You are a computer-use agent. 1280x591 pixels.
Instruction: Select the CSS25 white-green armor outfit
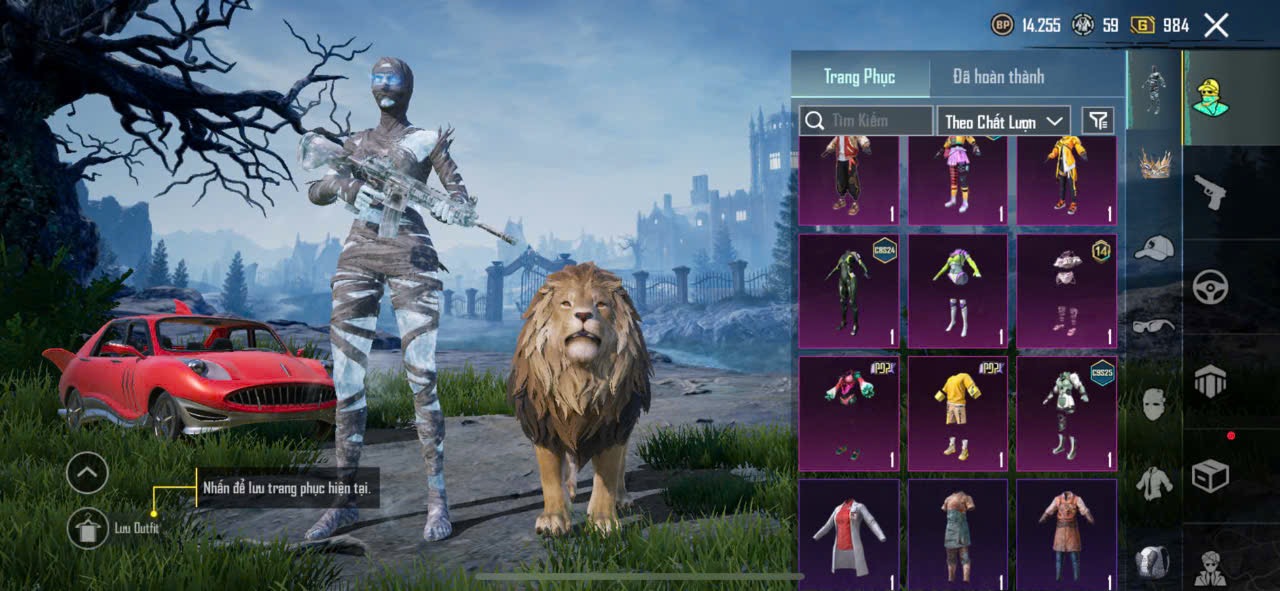[x=1066, y=413]
